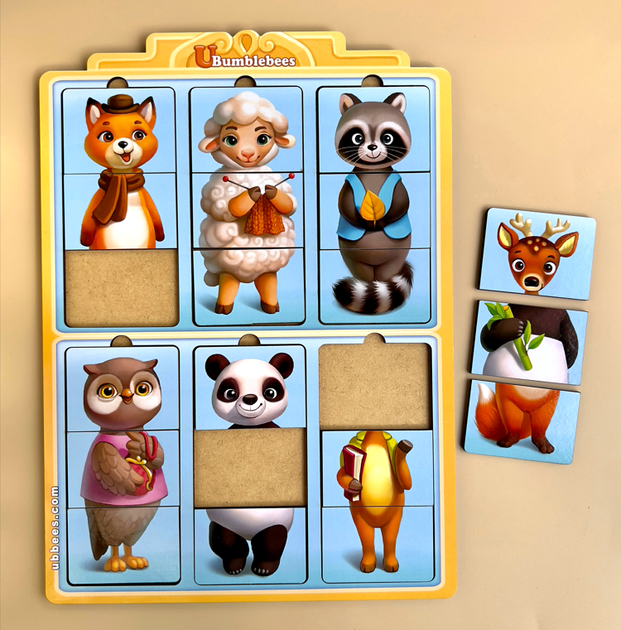This screenshot has height=630, width=621.
Task: Select the loose deer head piece
Action: [x=537, y=254]
